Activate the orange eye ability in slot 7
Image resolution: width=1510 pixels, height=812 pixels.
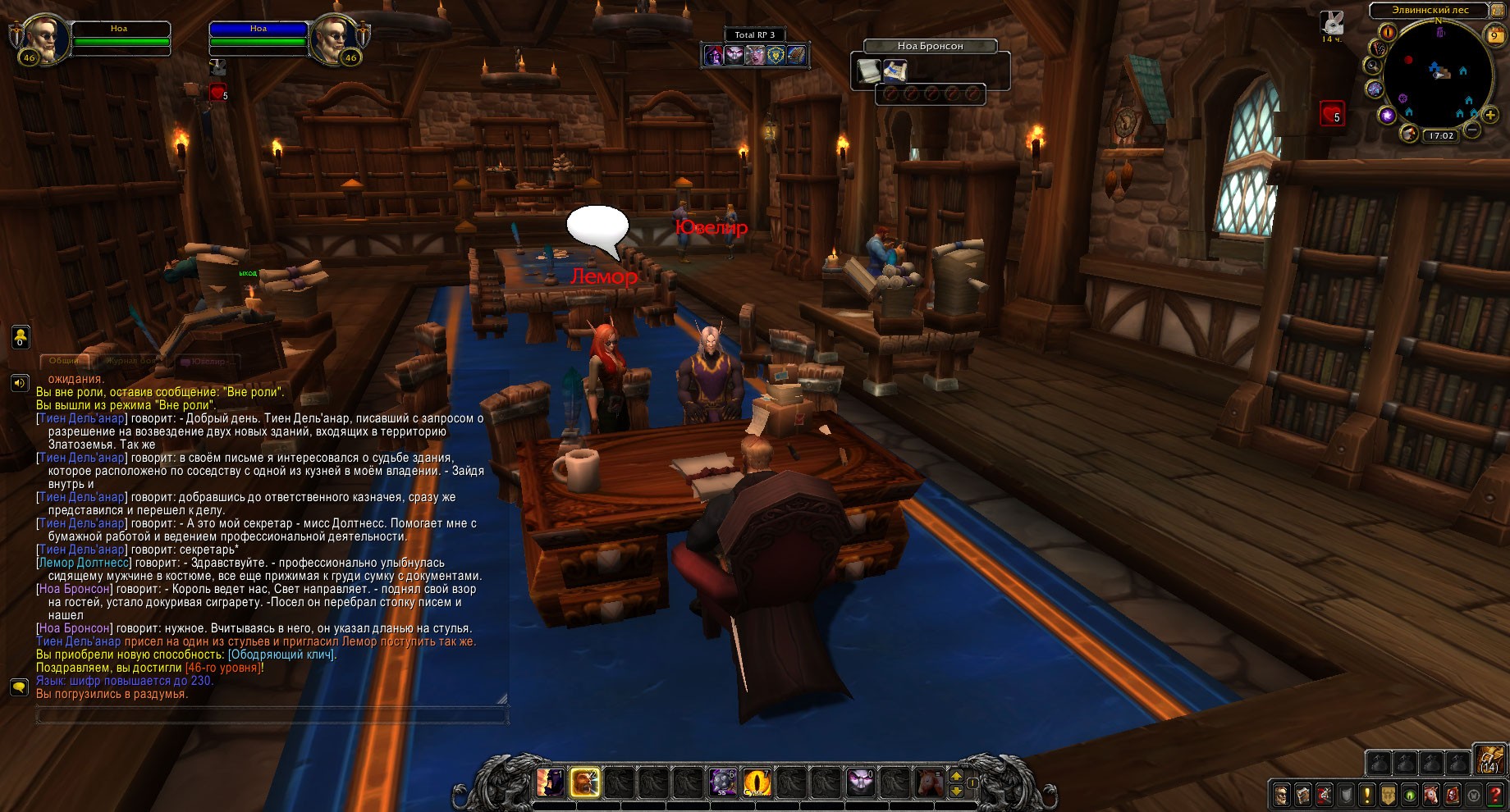[x=757, y=782]
